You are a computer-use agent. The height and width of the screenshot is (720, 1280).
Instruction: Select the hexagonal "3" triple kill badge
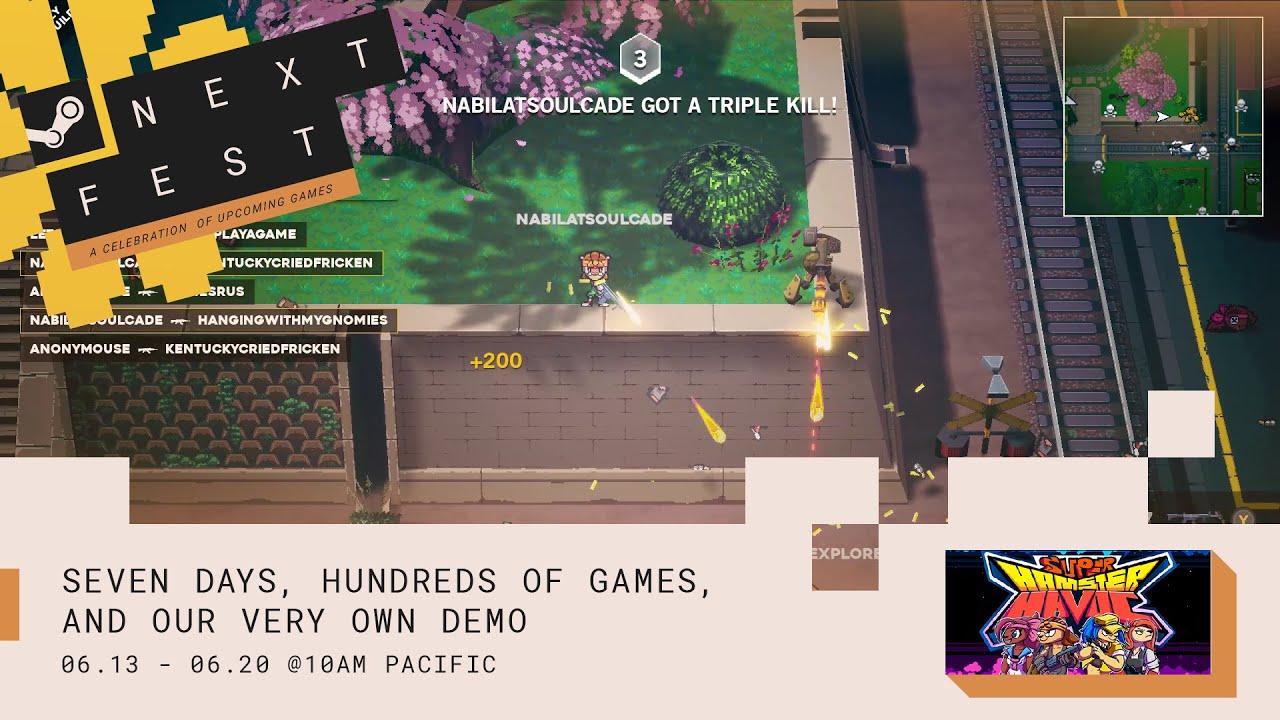click(641, 60)
